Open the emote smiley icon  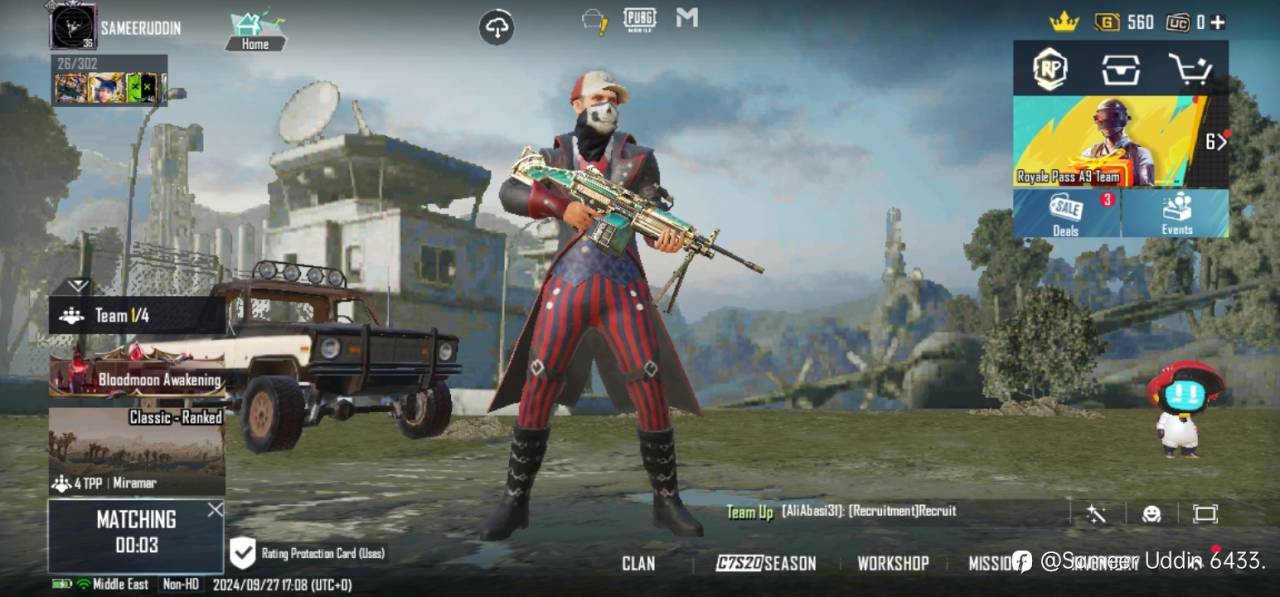point(1151,513)
